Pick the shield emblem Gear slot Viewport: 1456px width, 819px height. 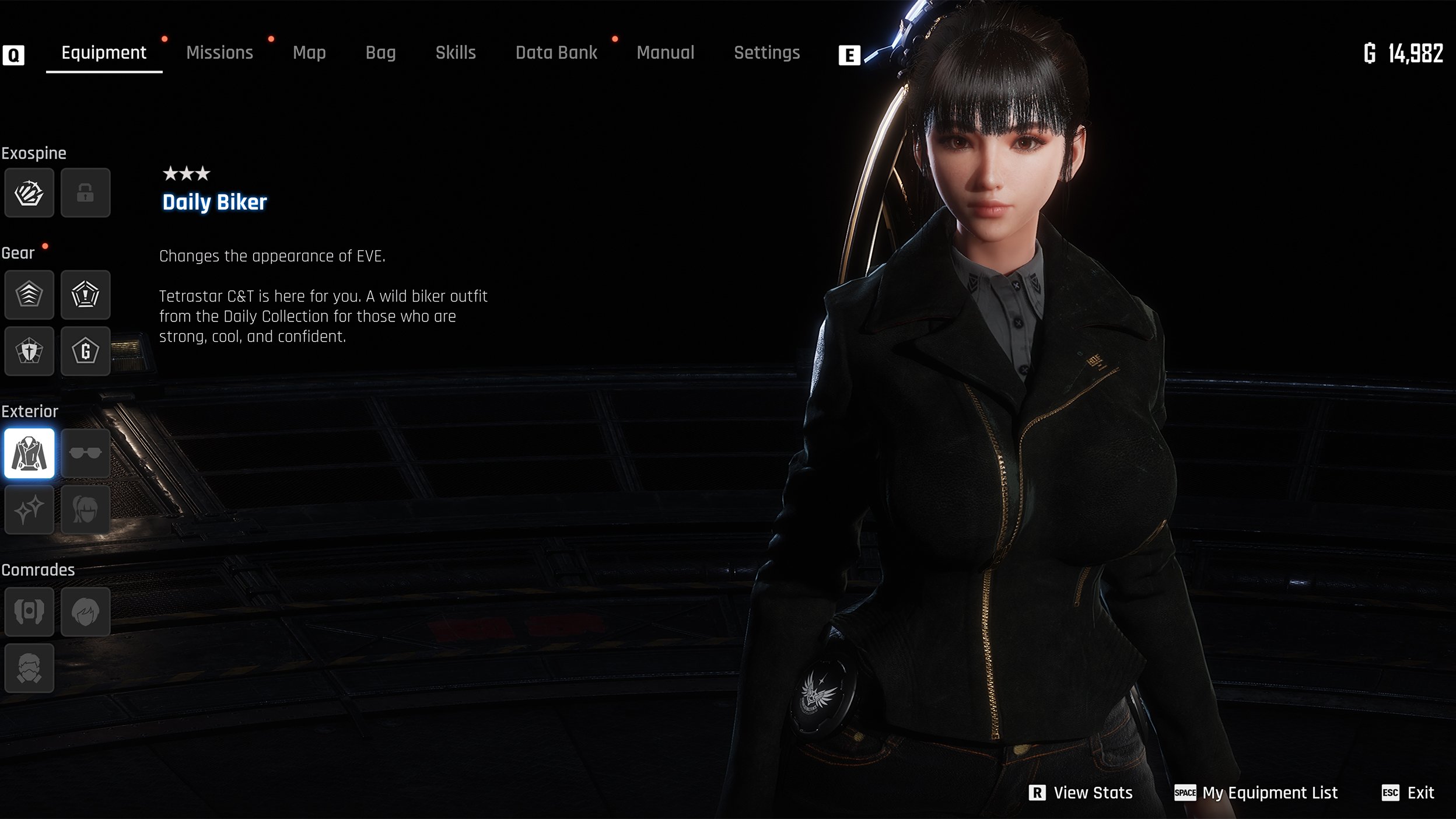(x=29, y=351)
